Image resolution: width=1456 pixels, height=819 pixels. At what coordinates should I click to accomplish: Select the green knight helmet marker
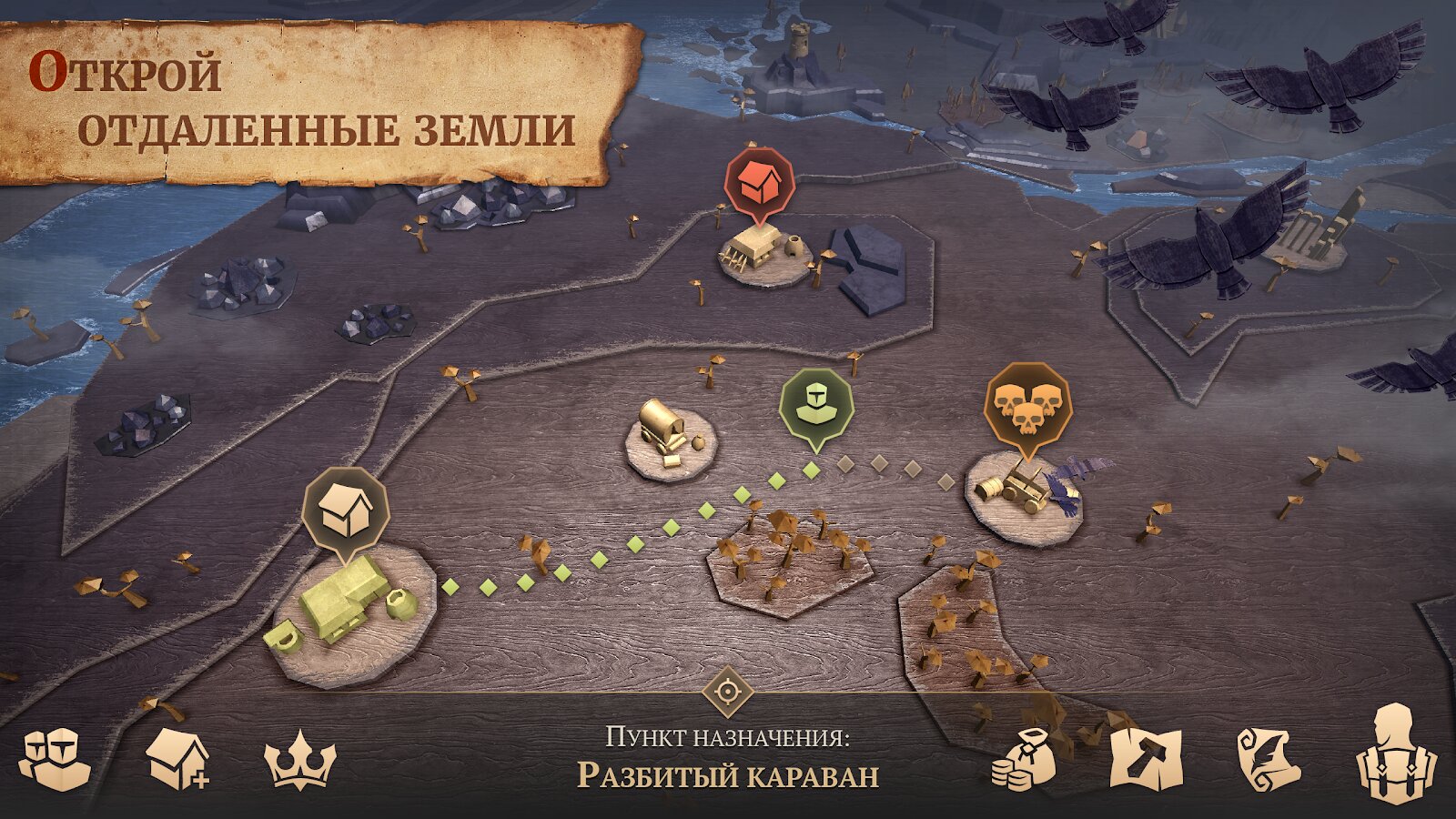click(815, 405)
